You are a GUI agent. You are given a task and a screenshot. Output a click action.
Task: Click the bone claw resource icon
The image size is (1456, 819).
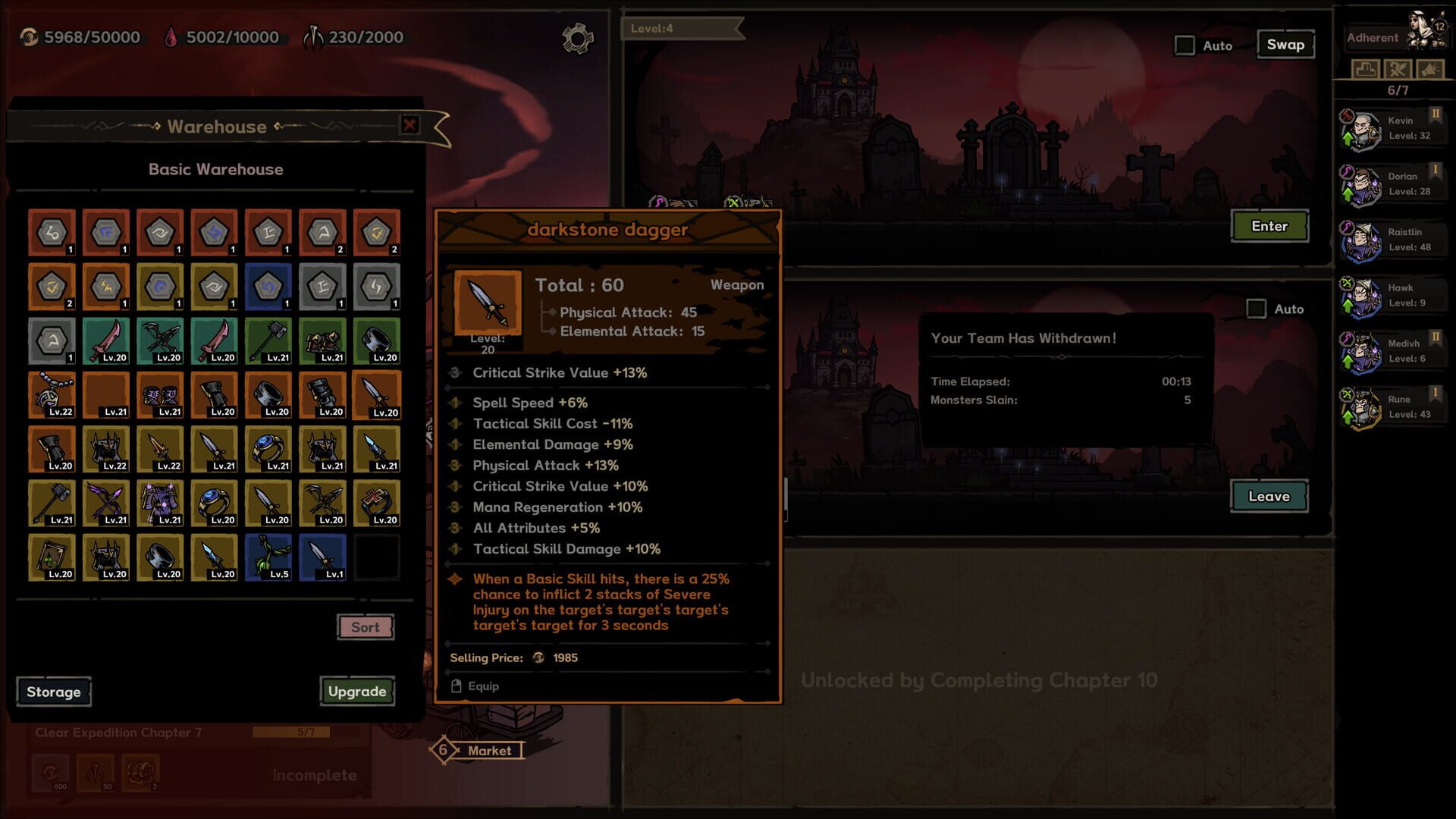pos(313,35)
